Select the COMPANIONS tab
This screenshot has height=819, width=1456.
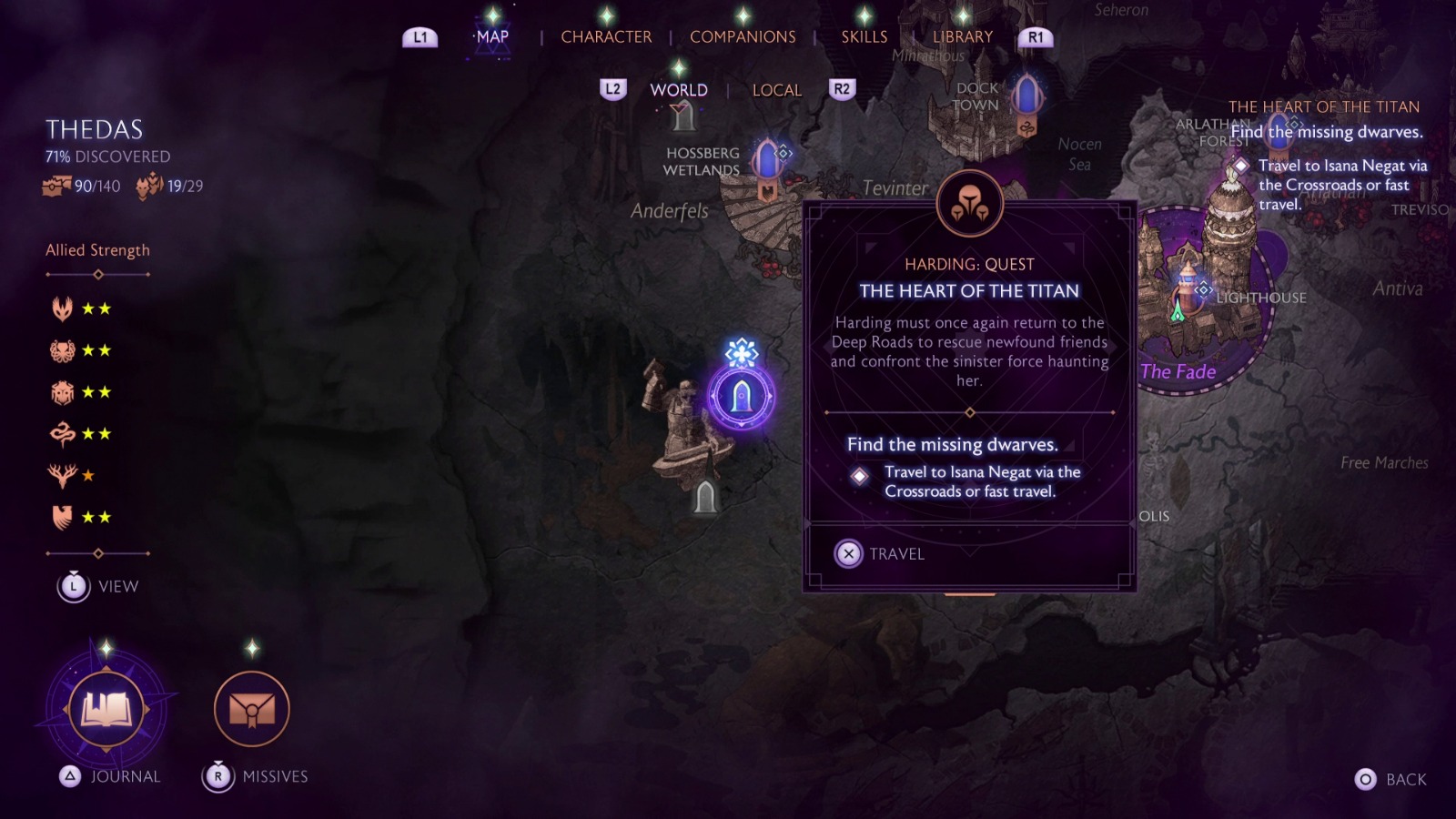point(743,36)
